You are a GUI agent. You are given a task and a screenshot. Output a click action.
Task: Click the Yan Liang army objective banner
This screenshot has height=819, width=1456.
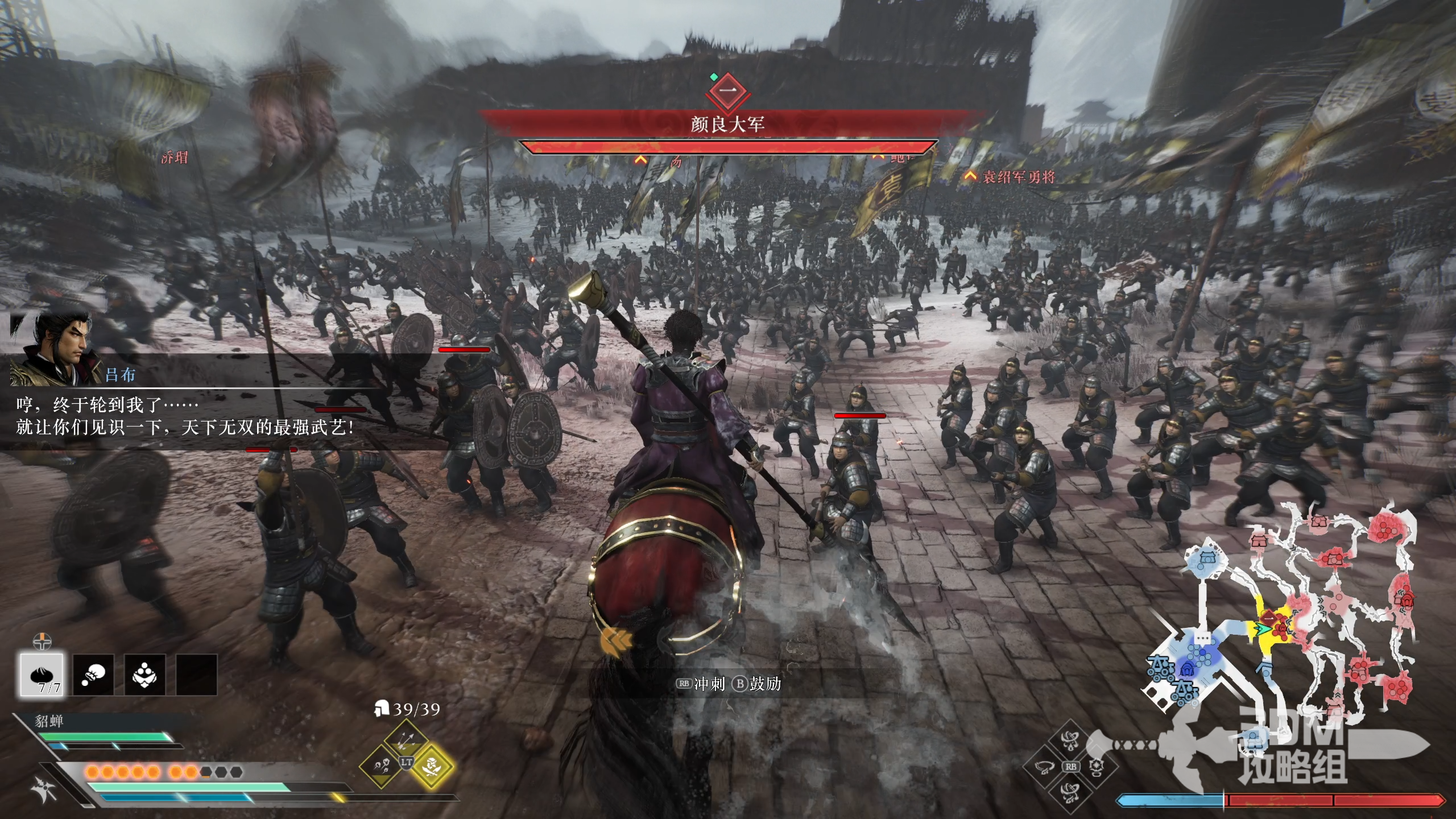click(727, 124)
